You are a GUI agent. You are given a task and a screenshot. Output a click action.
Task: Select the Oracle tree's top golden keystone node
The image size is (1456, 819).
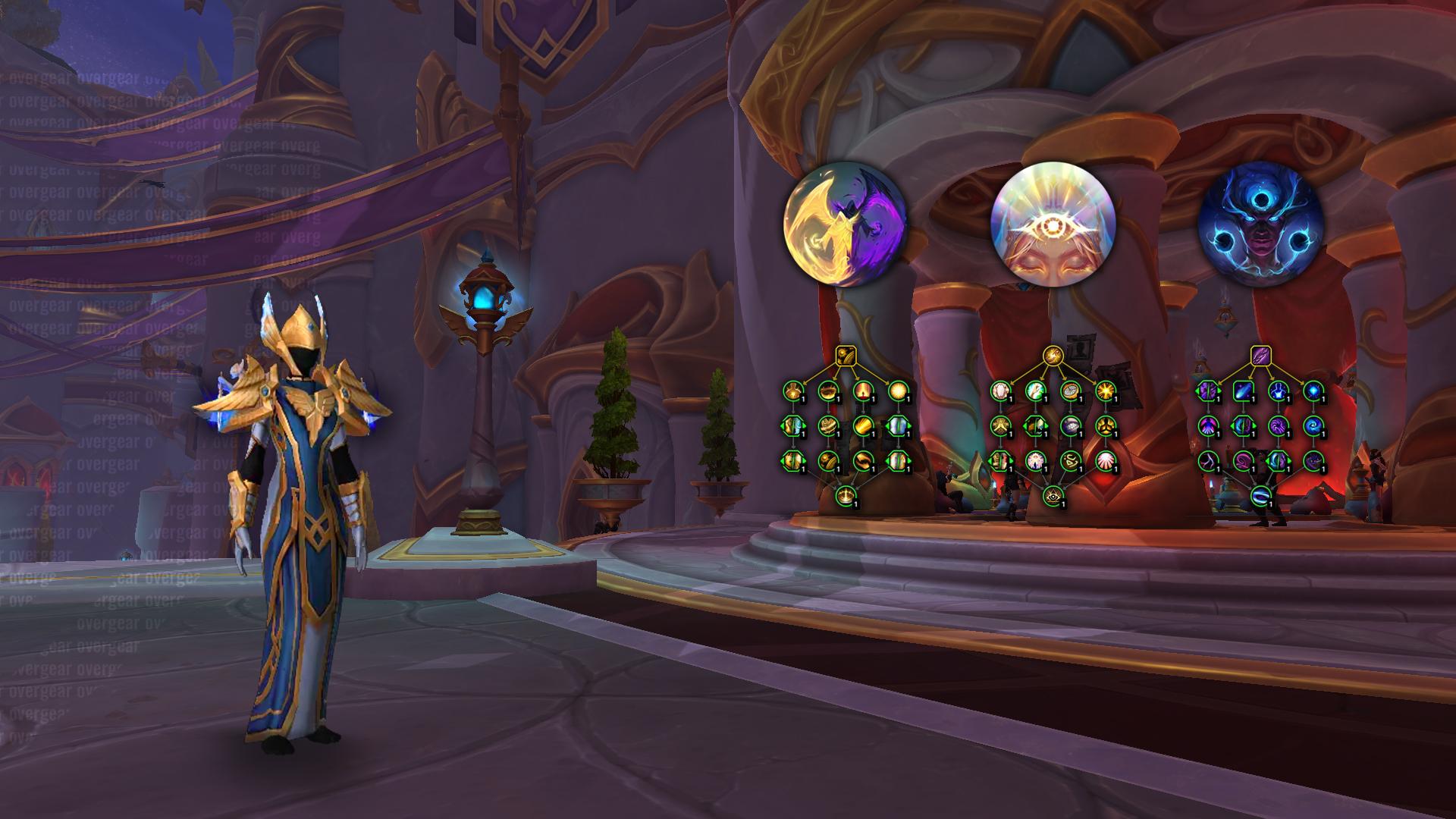pos(1052,355)
